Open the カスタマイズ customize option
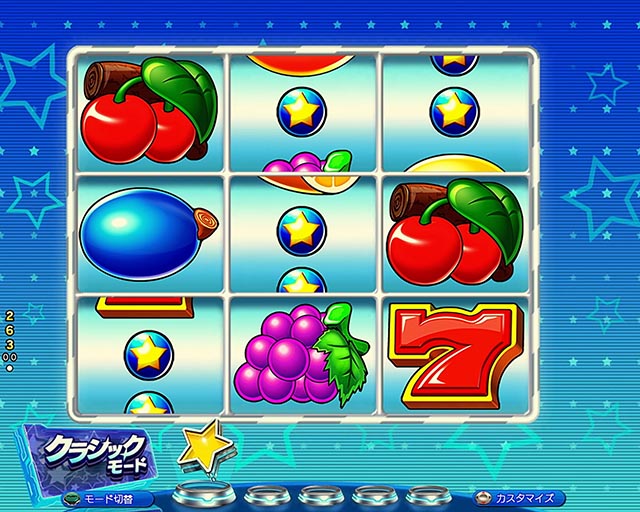The width and height of the screenshot is (640, 512). (x=518, y=497)
